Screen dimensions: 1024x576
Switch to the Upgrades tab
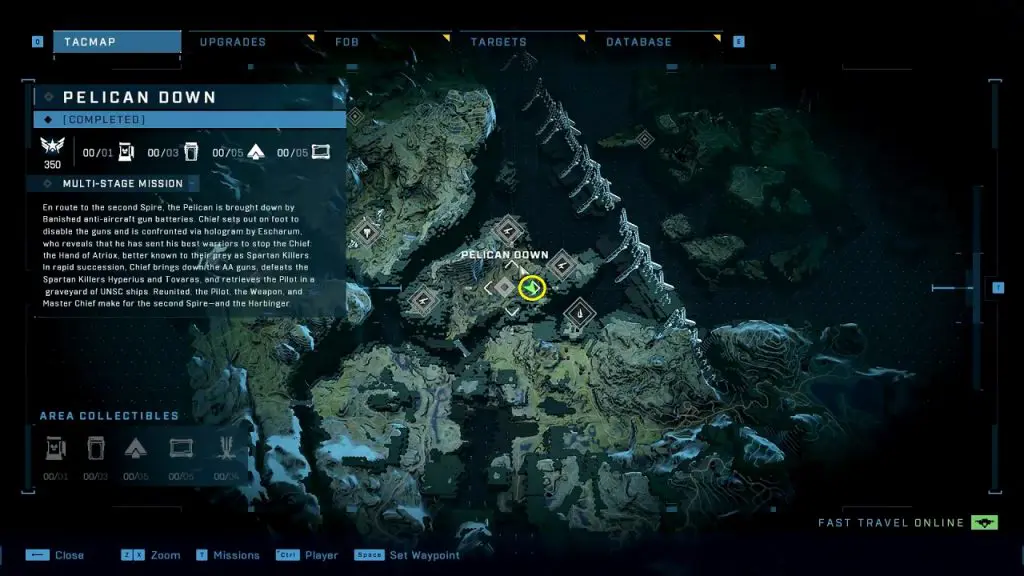tap(233, 42)
